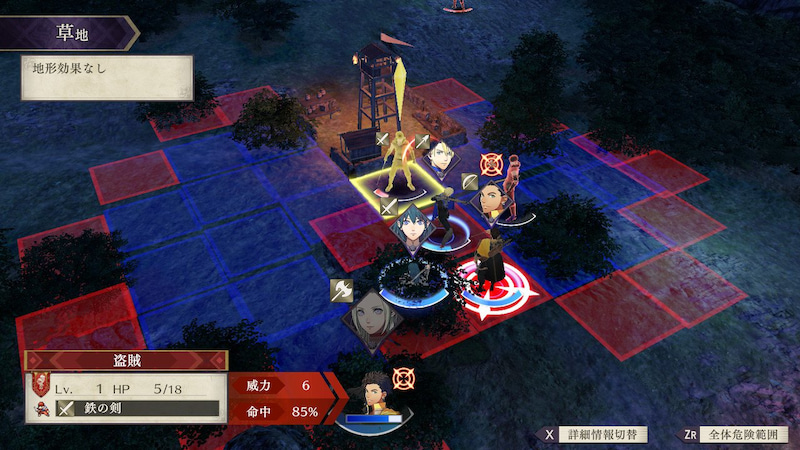800x450 pixels.
Task: Open the 盗賊 enemy info panel
Action: [127, 361]
